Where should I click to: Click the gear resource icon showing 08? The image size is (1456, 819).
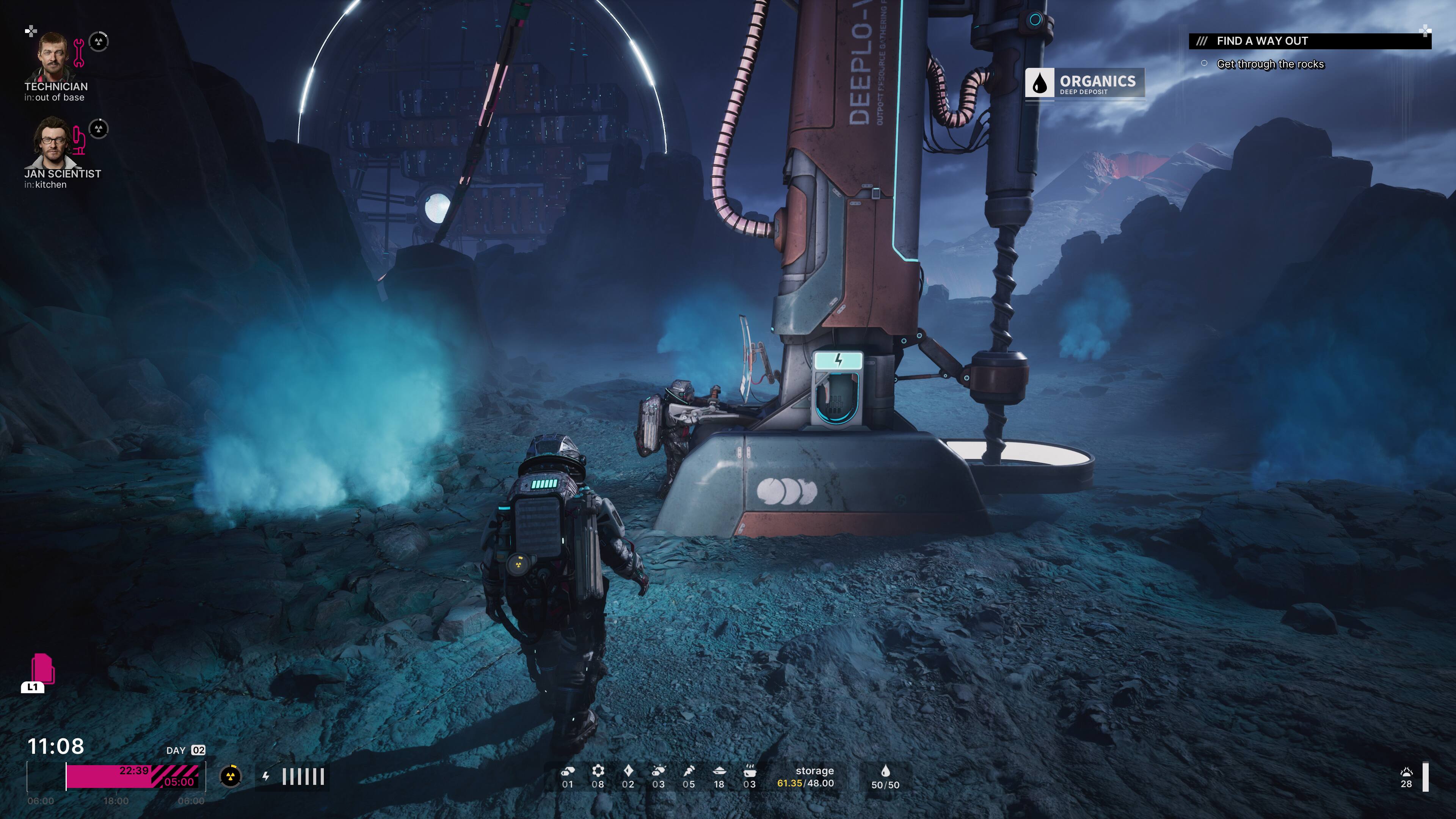point(599,772)
